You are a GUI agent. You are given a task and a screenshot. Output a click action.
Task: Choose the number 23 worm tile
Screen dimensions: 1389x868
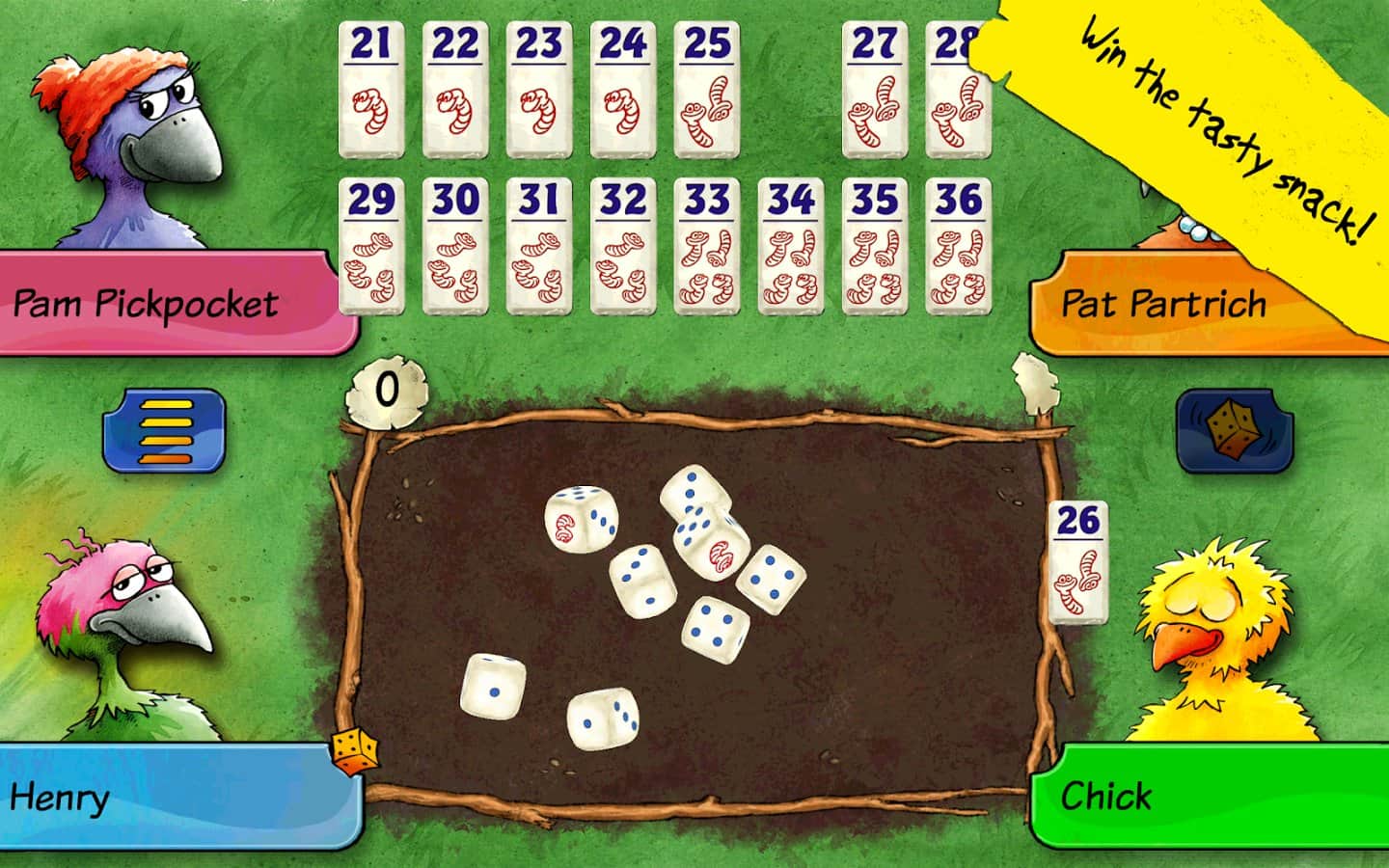[x=539, y=89]
